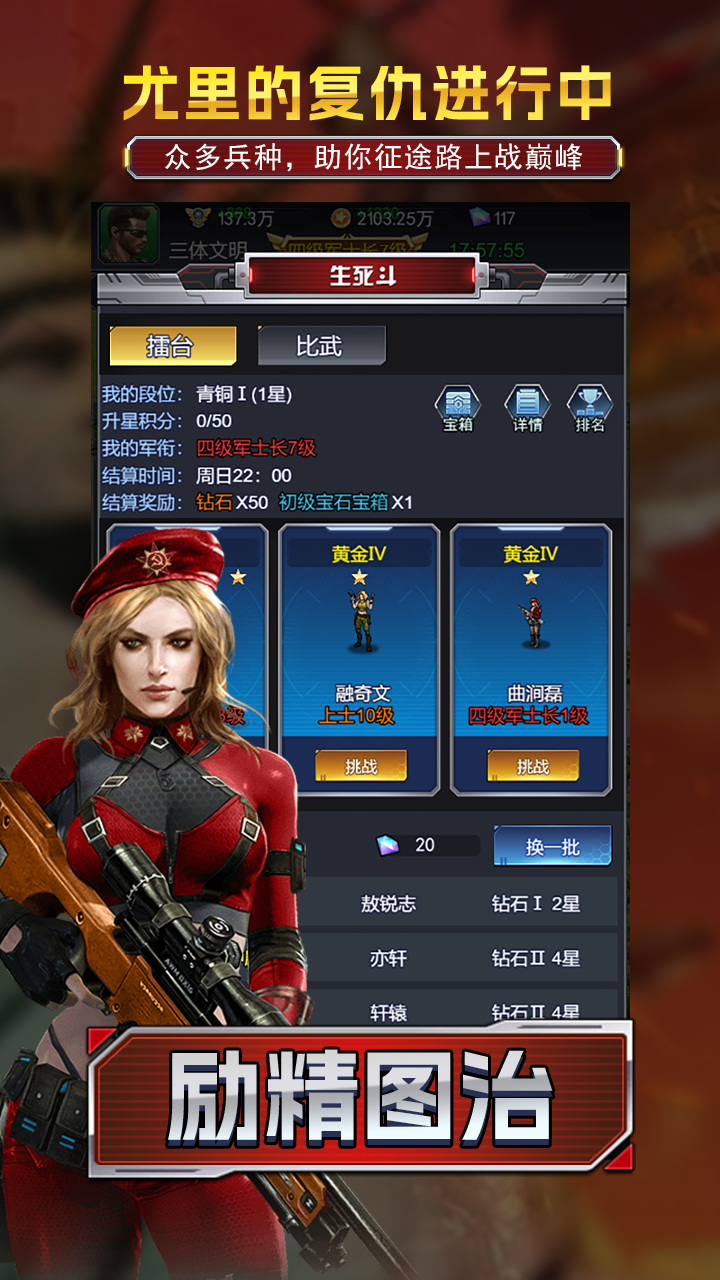This screenshot has width=720, height=1280.
Task: Switch to the 比武 tab
Action: pos(320,346)
